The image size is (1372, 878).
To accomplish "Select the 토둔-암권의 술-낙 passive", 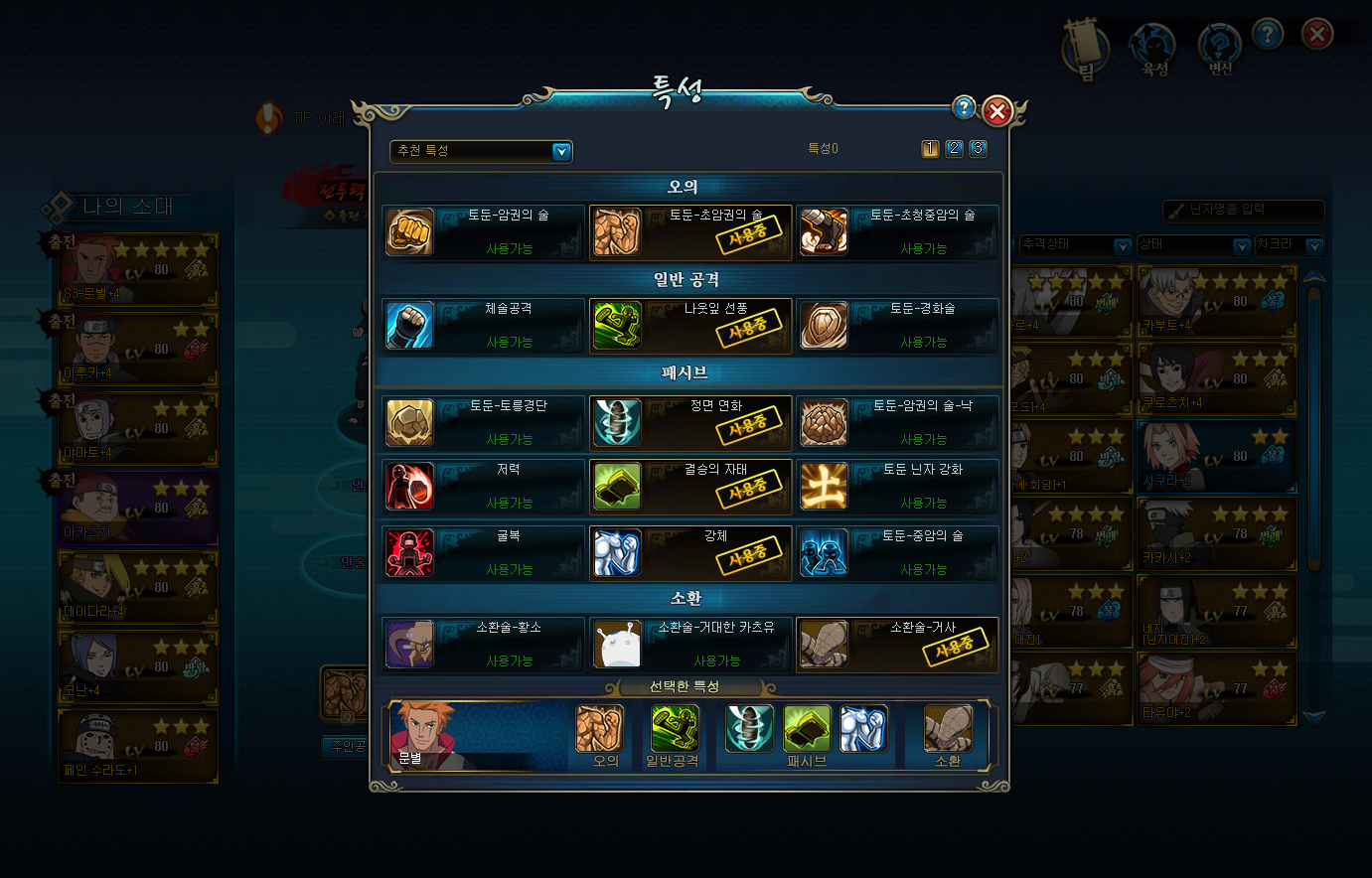I will (x=897, y=423).
